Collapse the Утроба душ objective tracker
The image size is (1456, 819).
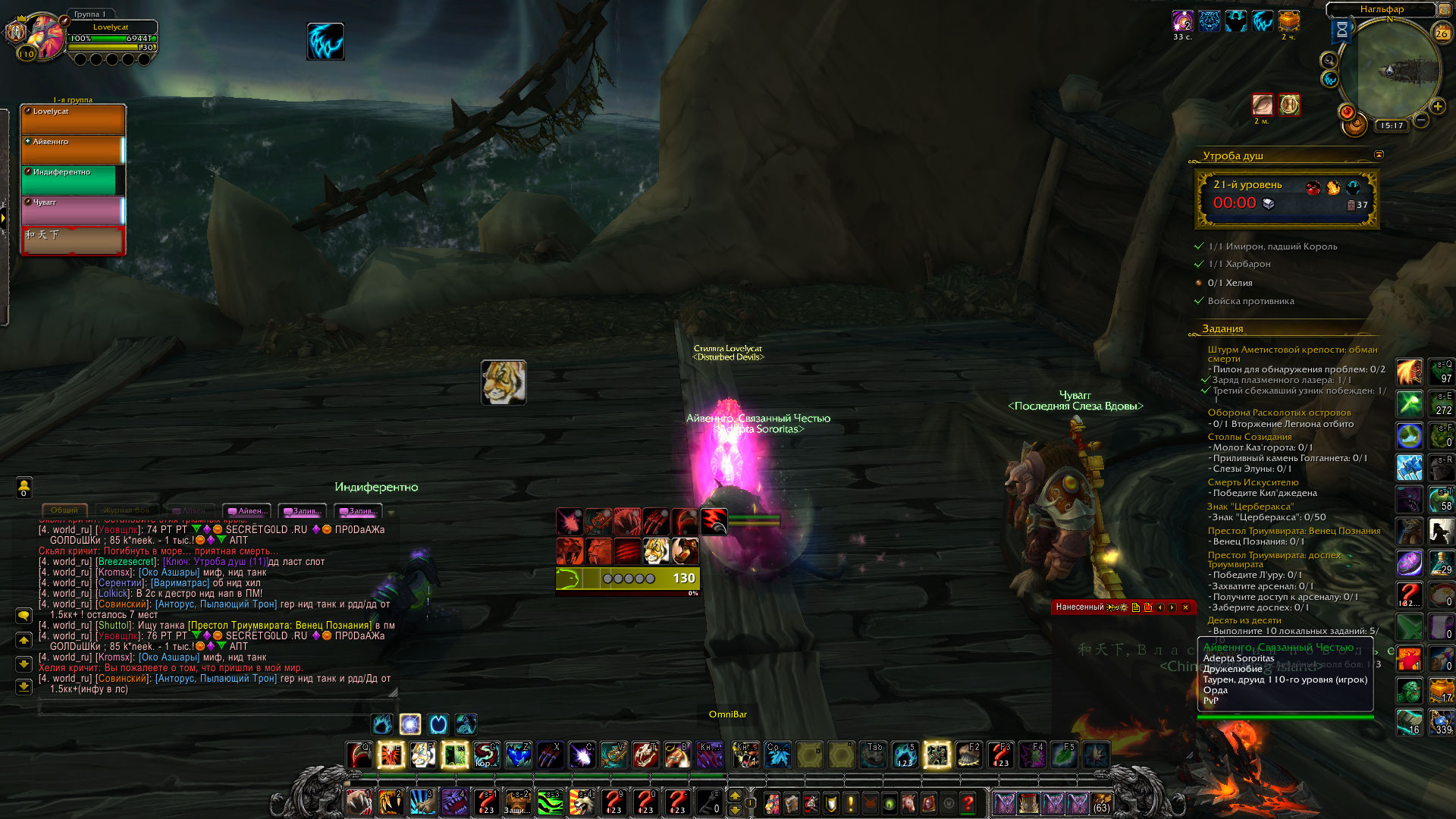point(1379,155)
